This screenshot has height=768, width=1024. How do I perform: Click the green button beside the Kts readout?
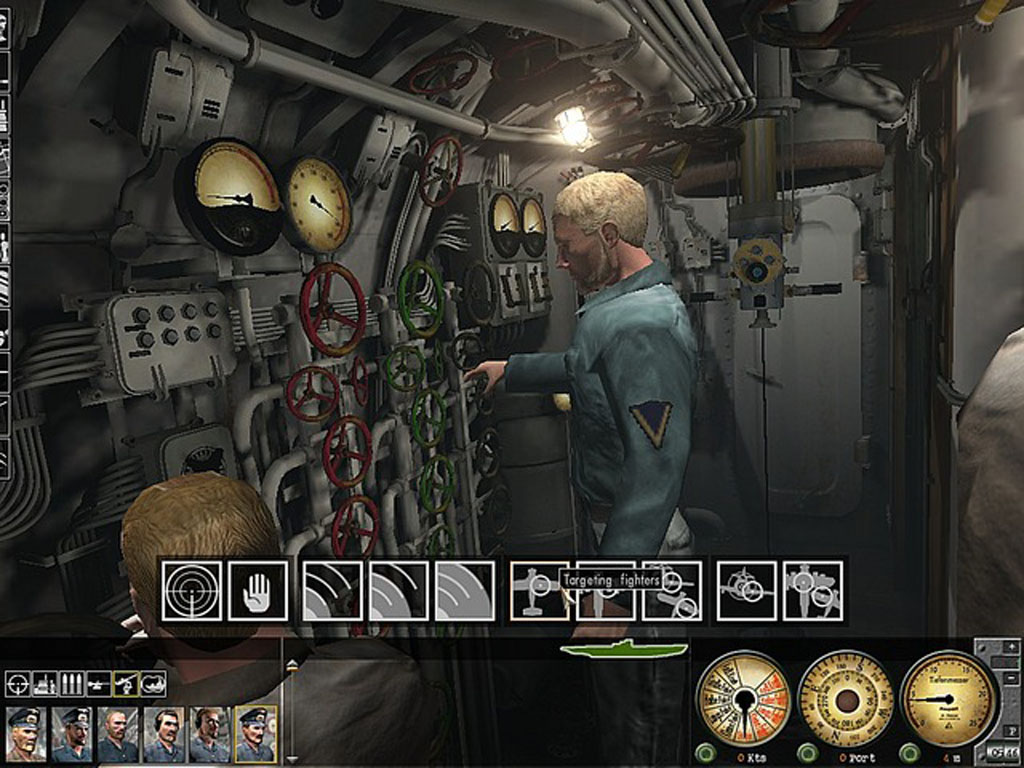click(x=705, y=751)
